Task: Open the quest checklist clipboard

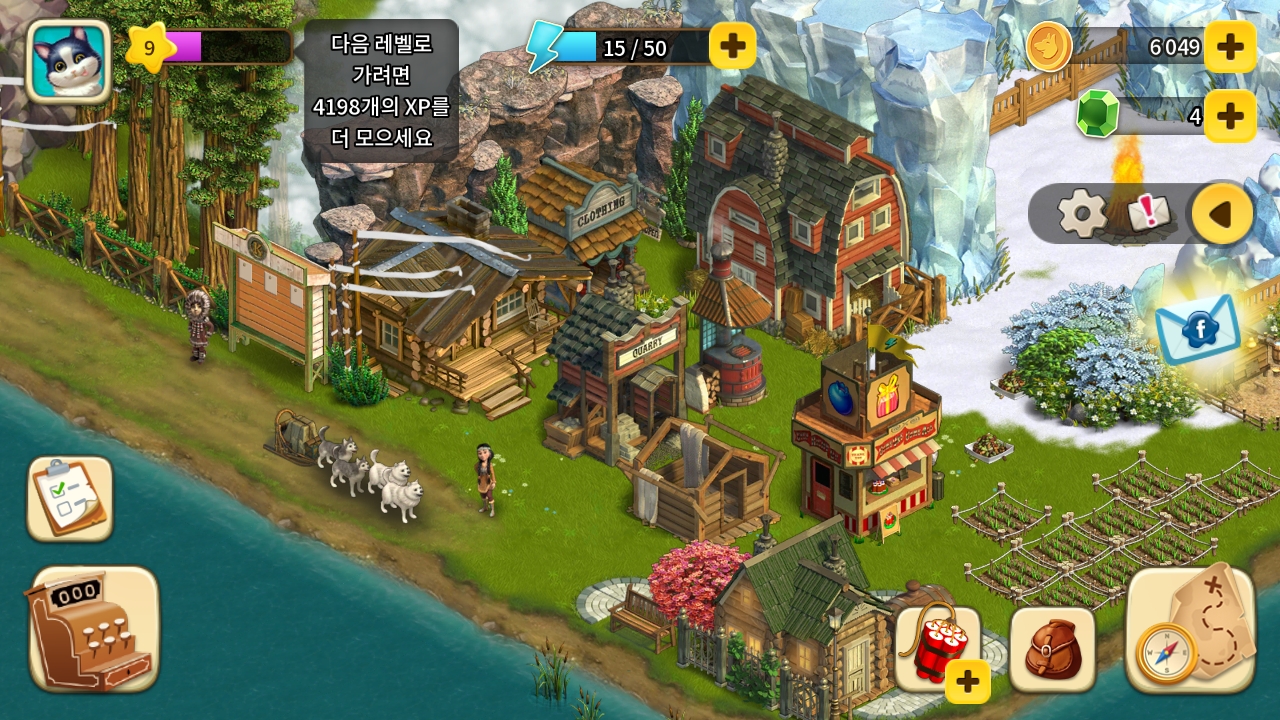Action: [70, 498]
